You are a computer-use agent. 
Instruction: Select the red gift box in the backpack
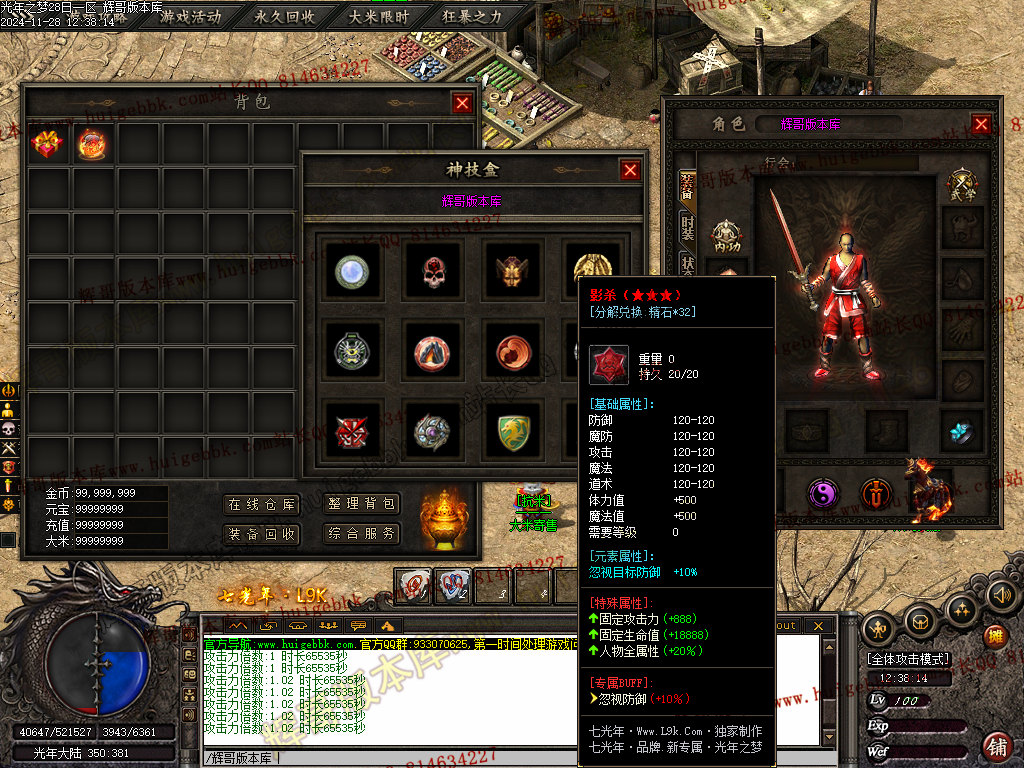coord(47,145)
